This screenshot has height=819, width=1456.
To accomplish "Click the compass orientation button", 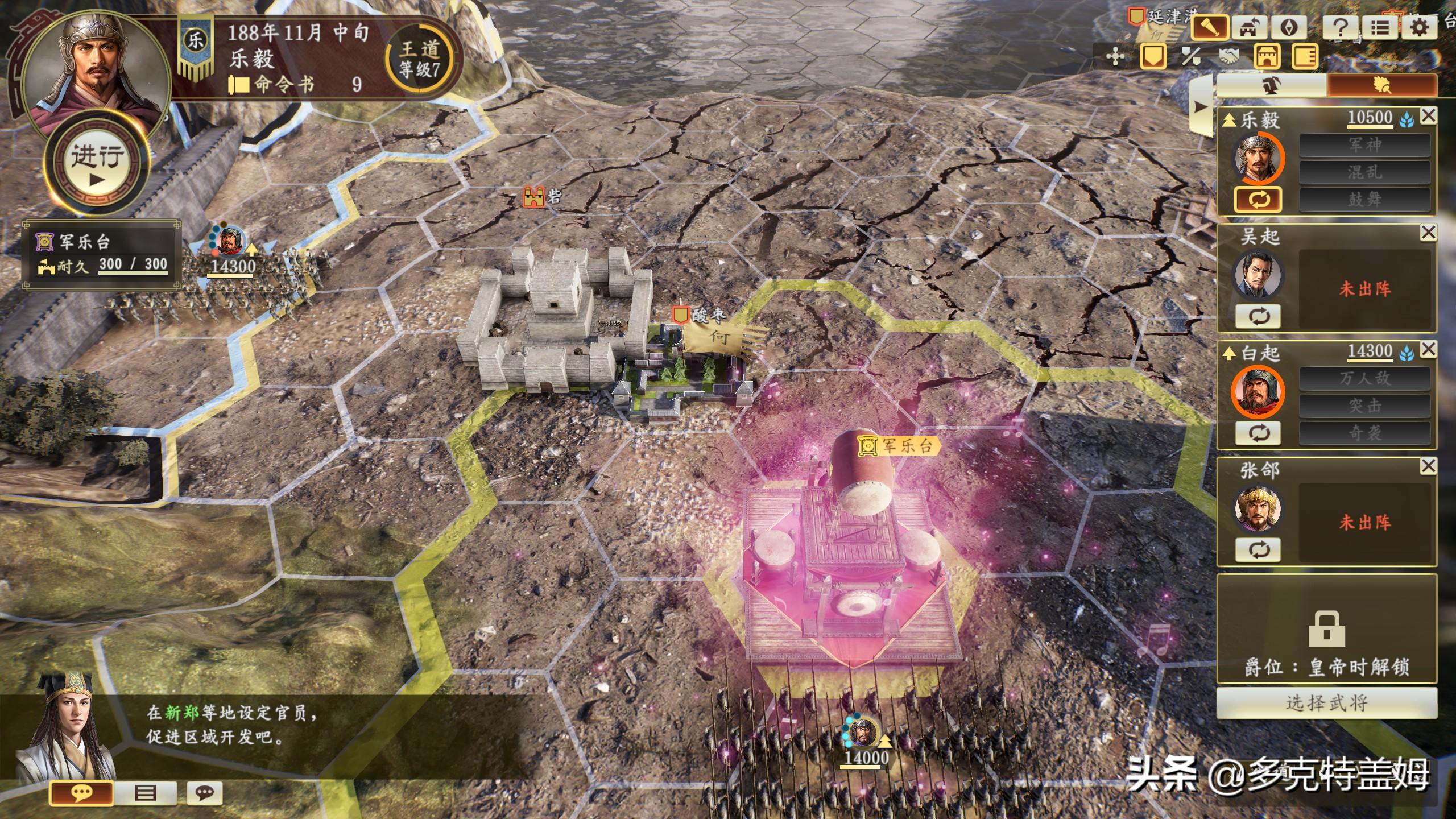I will (1288, 28).
